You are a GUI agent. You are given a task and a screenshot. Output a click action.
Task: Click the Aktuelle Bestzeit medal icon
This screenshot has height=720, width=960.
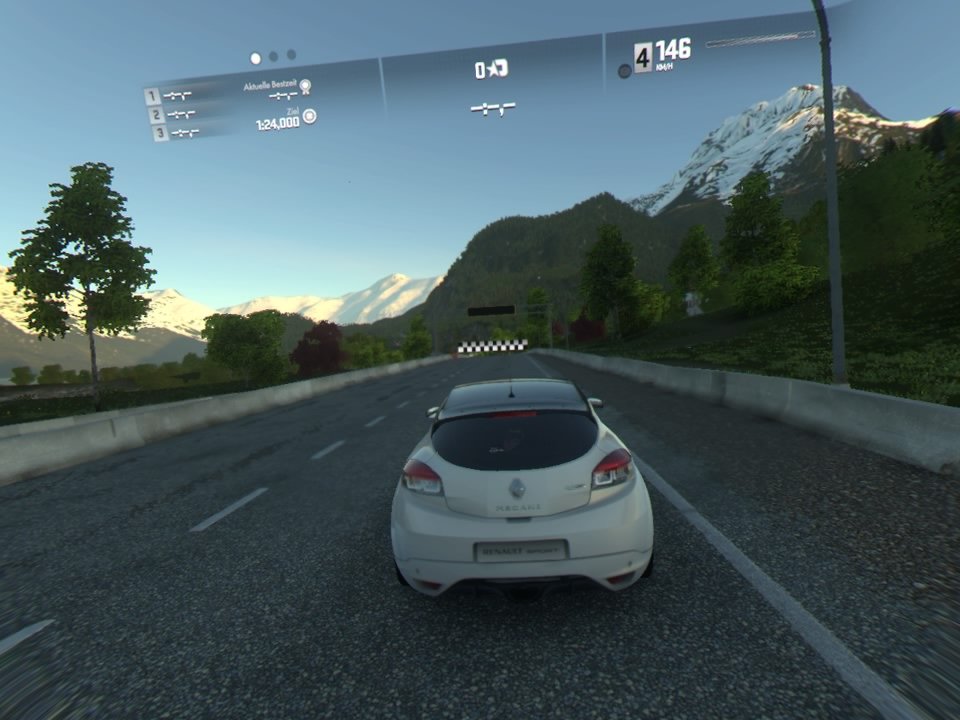pyautogui.click(x=305, y=87)
